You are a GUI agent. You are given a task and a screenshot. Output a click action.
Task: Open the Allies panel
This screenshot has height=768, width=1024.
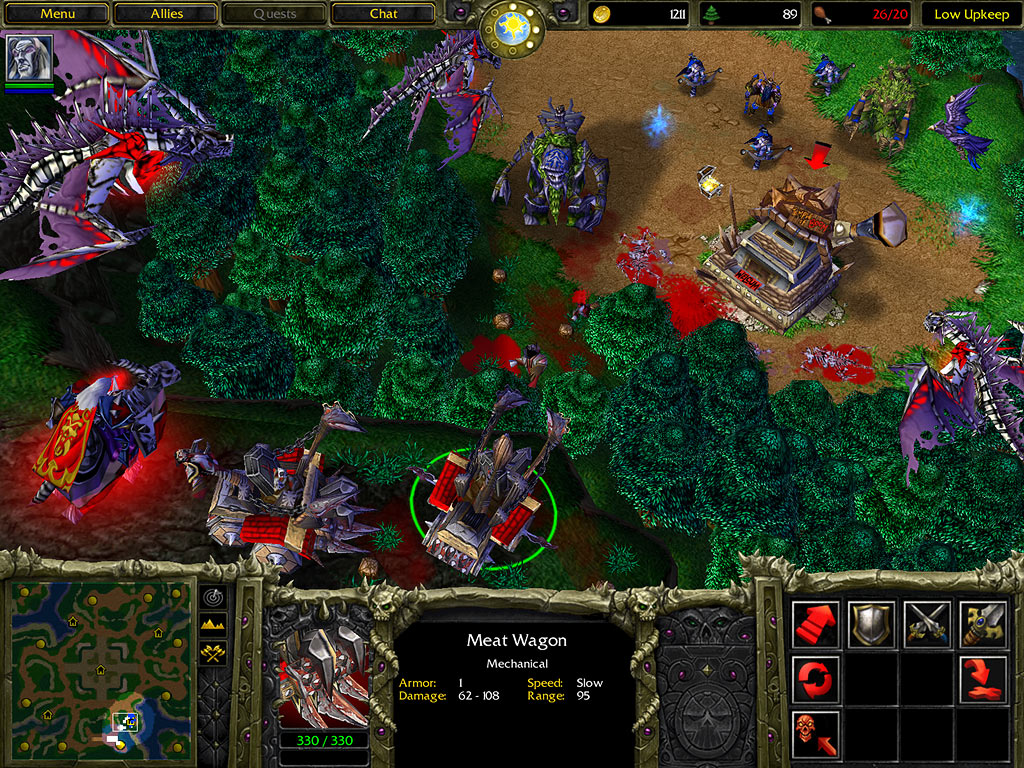[x=166, y=14]
